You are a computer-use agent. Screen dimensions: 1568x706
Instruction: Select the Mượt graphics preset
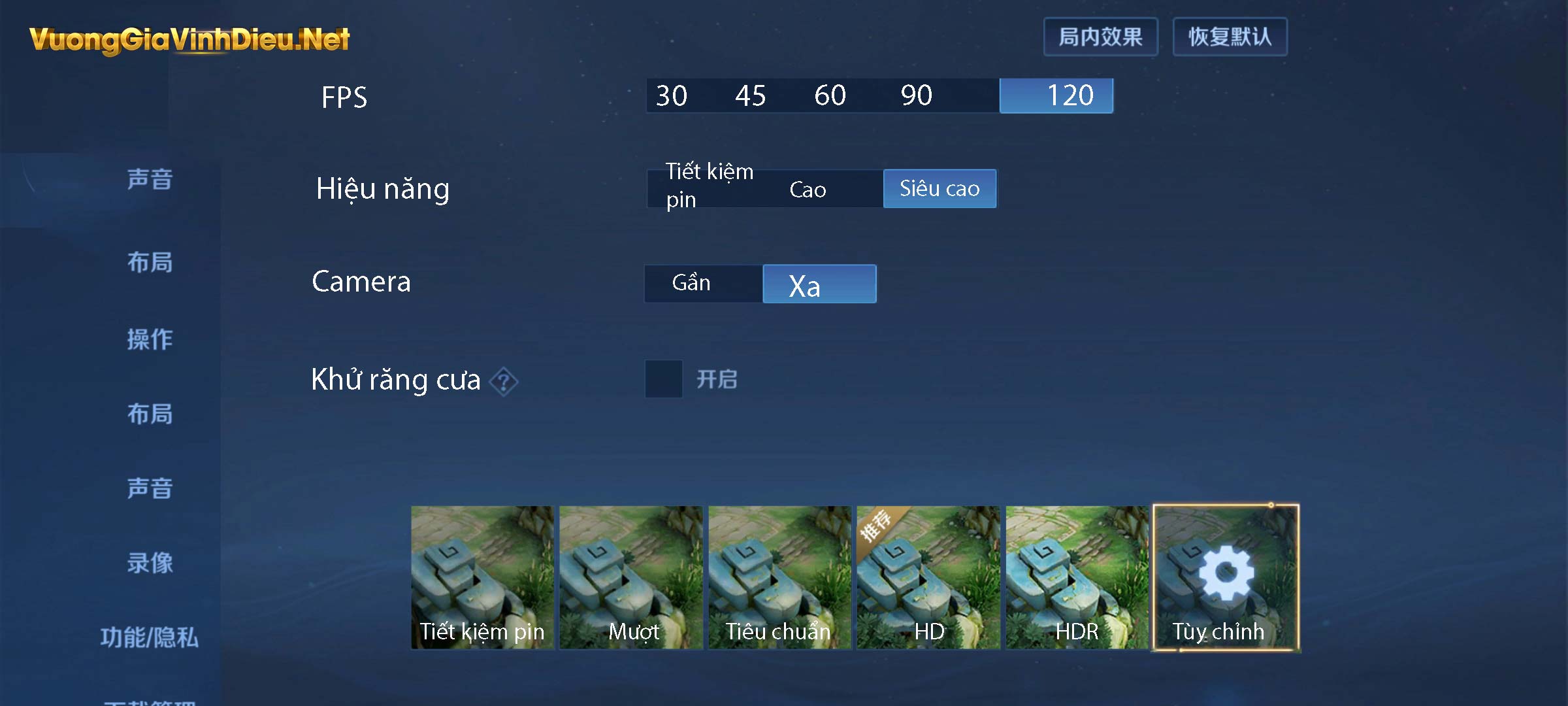(x=631, y=575)
